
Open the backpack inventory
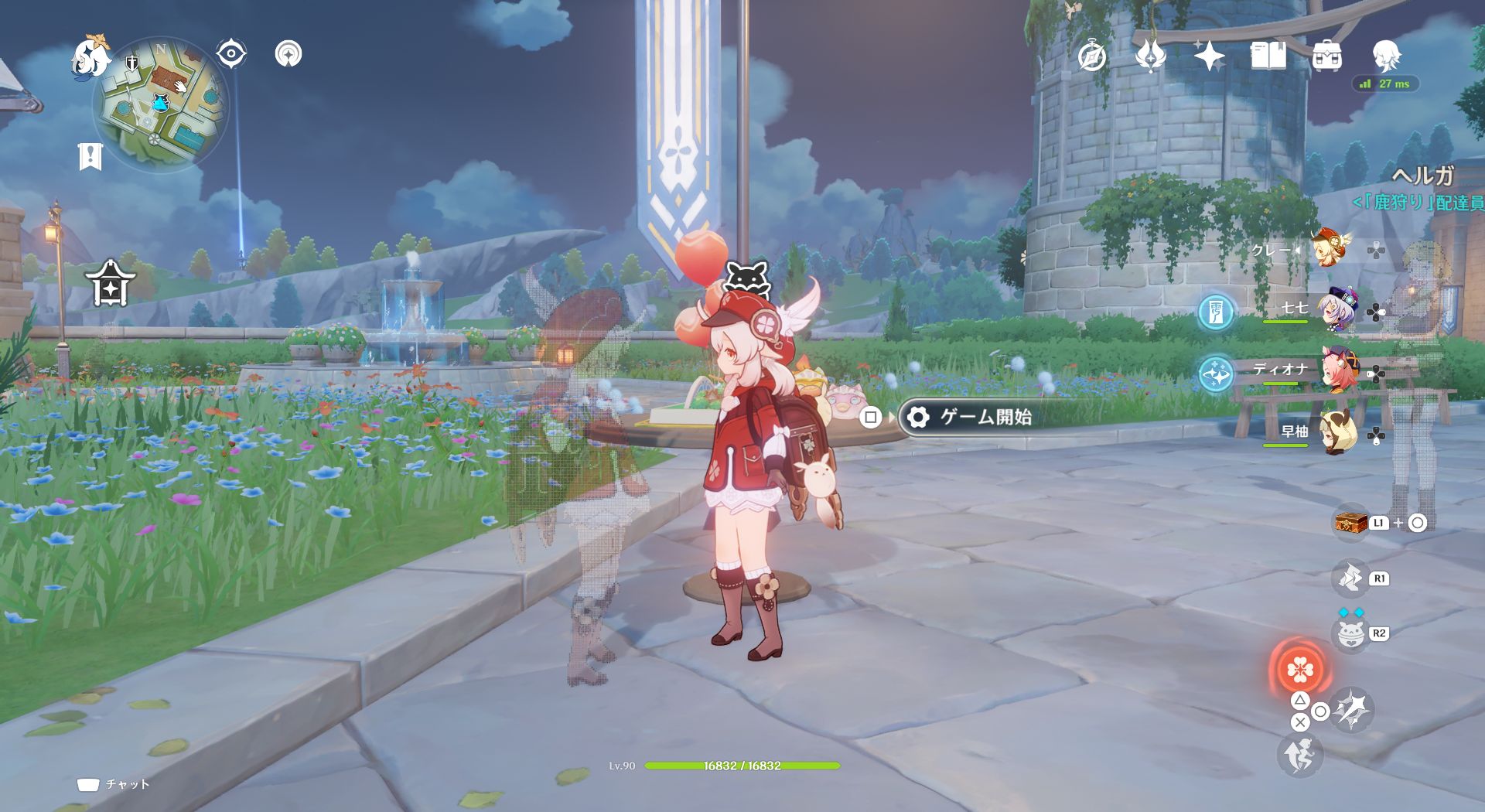coord(1326,56)
